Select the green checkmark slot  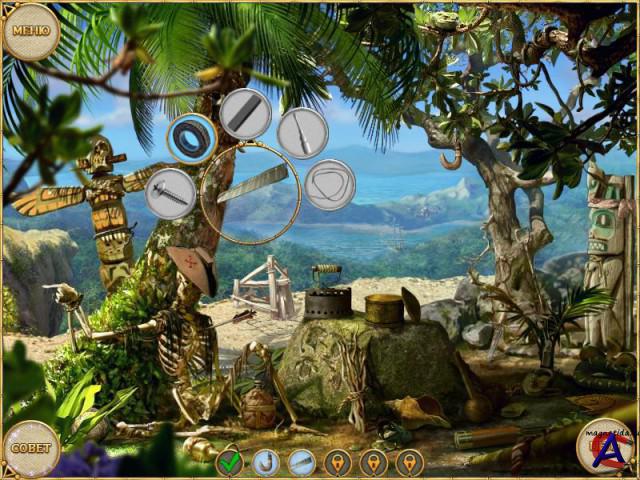[x=230, y=463]
